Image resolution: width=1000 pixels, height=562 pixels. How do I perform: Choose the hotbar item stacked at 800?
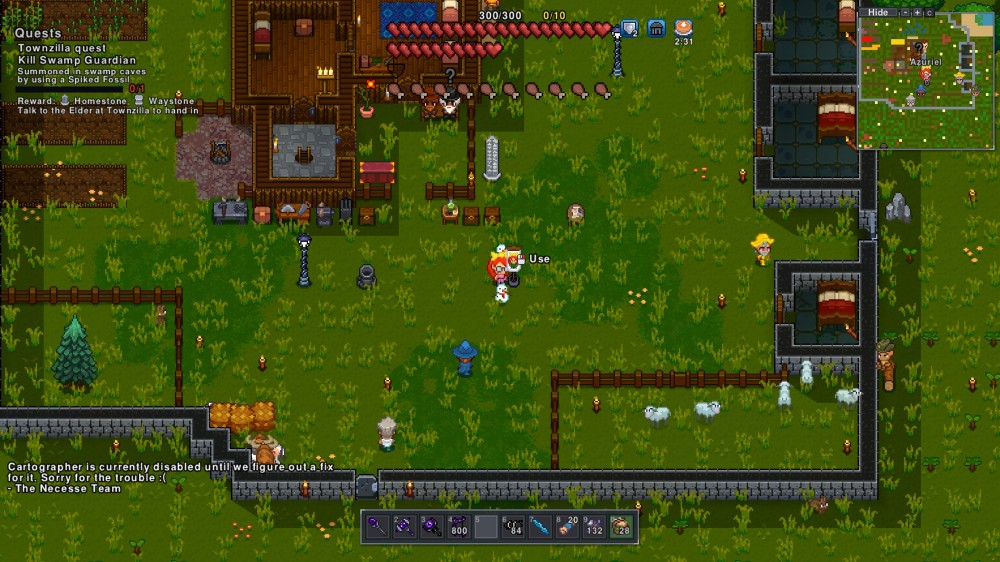tap(458, 526)
